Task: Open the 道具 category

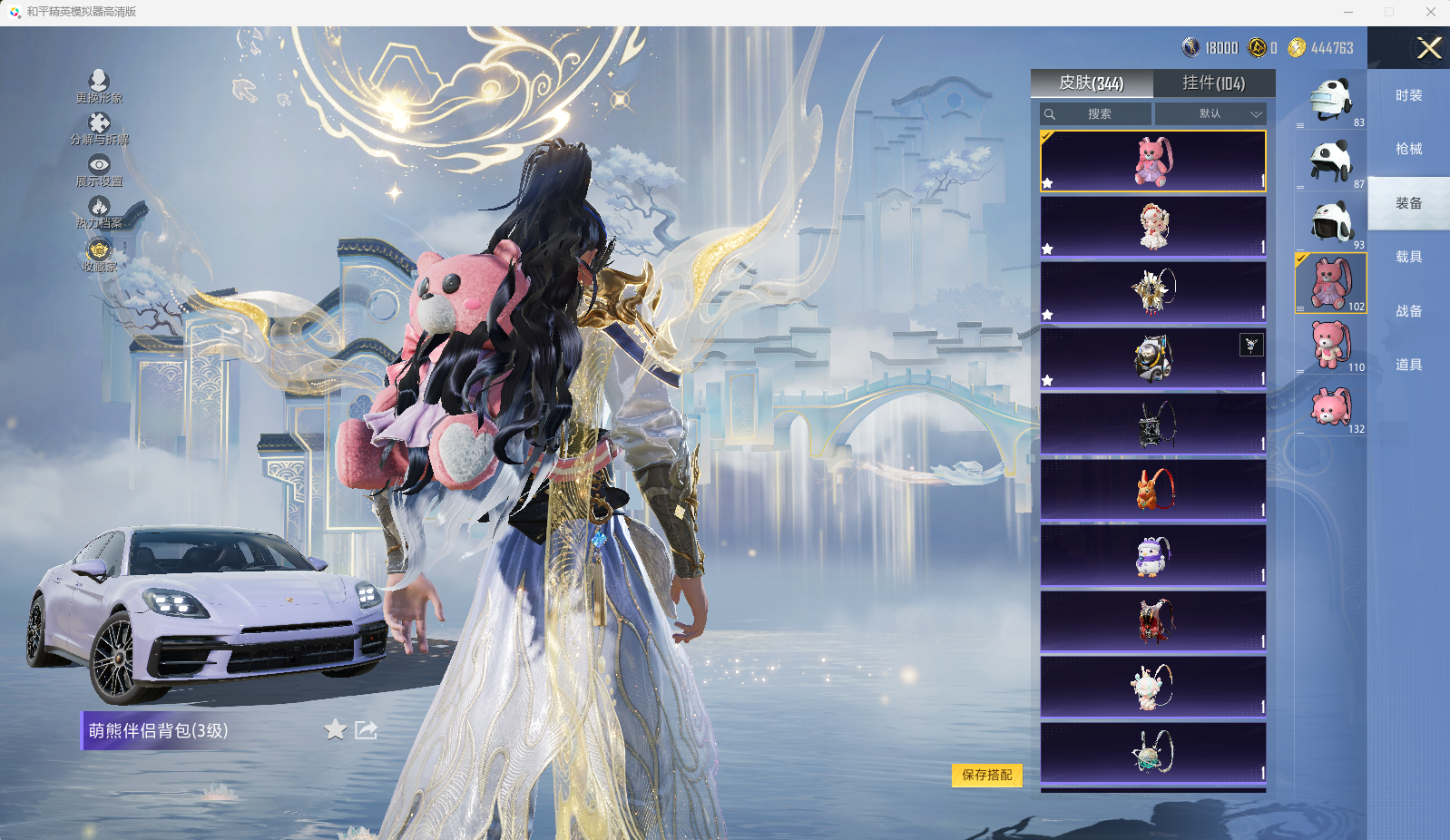Action: coord(1408,365)
